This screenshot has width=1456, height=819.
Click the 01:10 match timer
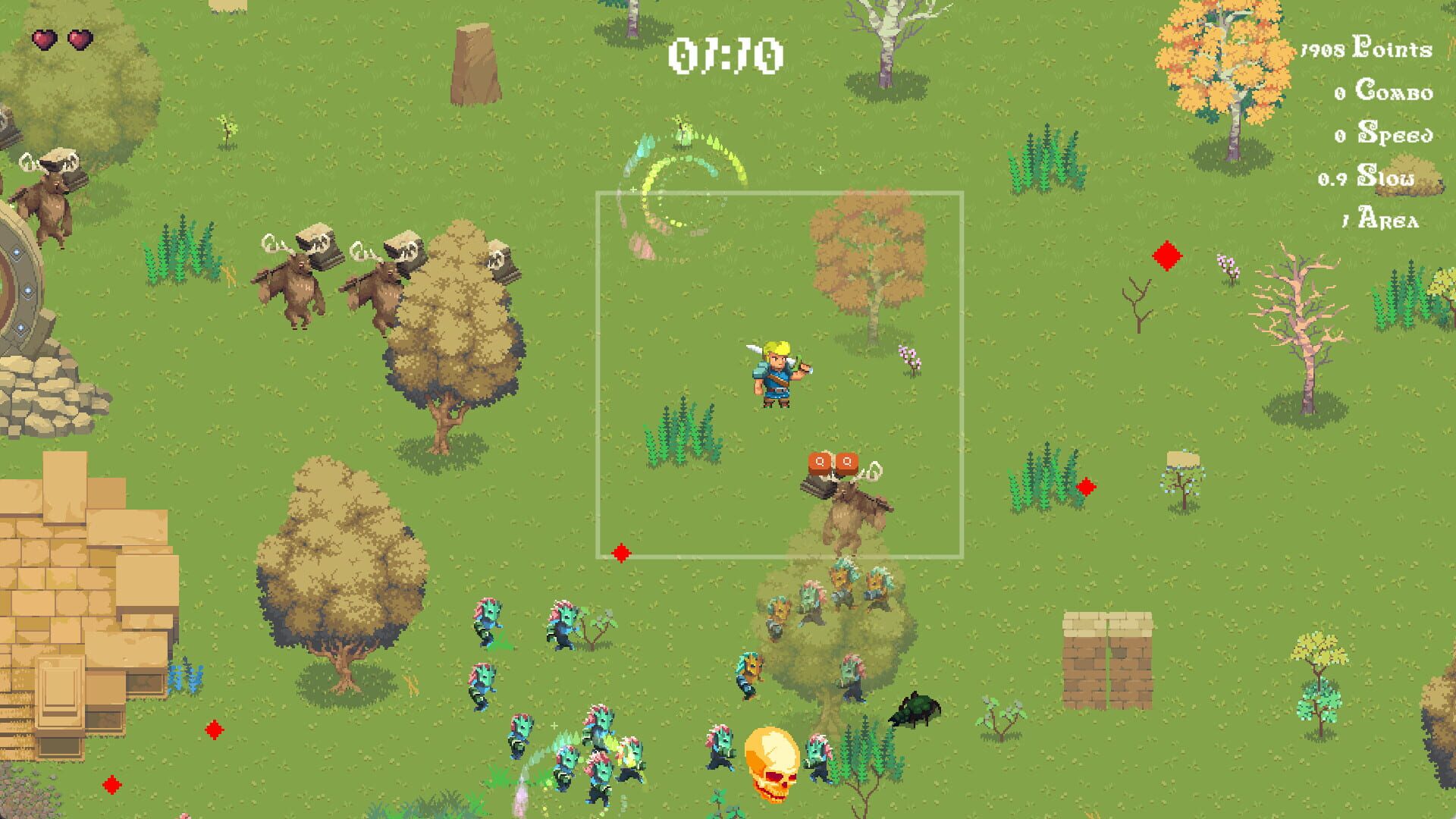coord(726,57)
